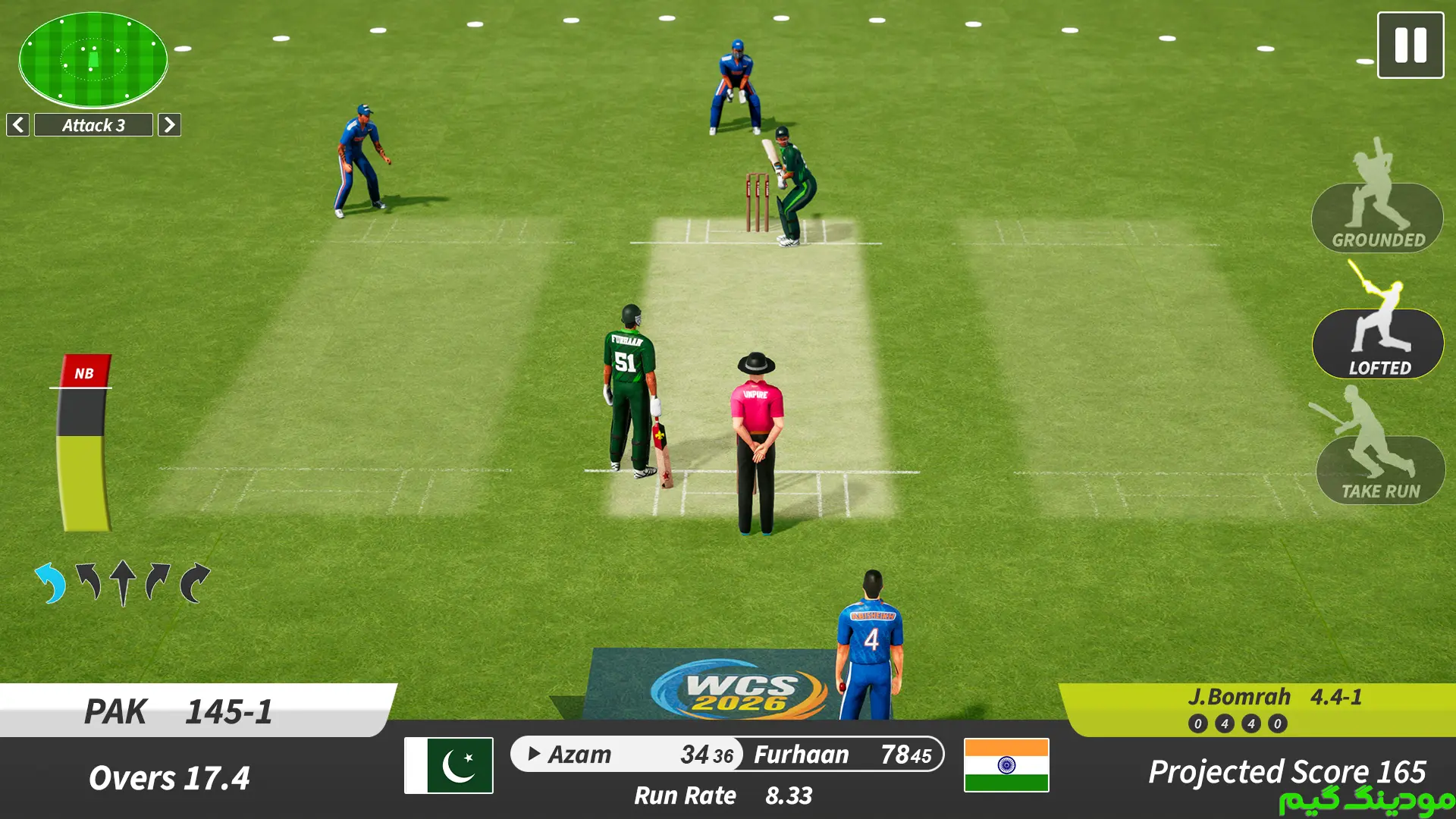Viewport: 1456px width, 819px height.
Task: Choose the Lofted shot button
Action: 1378,344
